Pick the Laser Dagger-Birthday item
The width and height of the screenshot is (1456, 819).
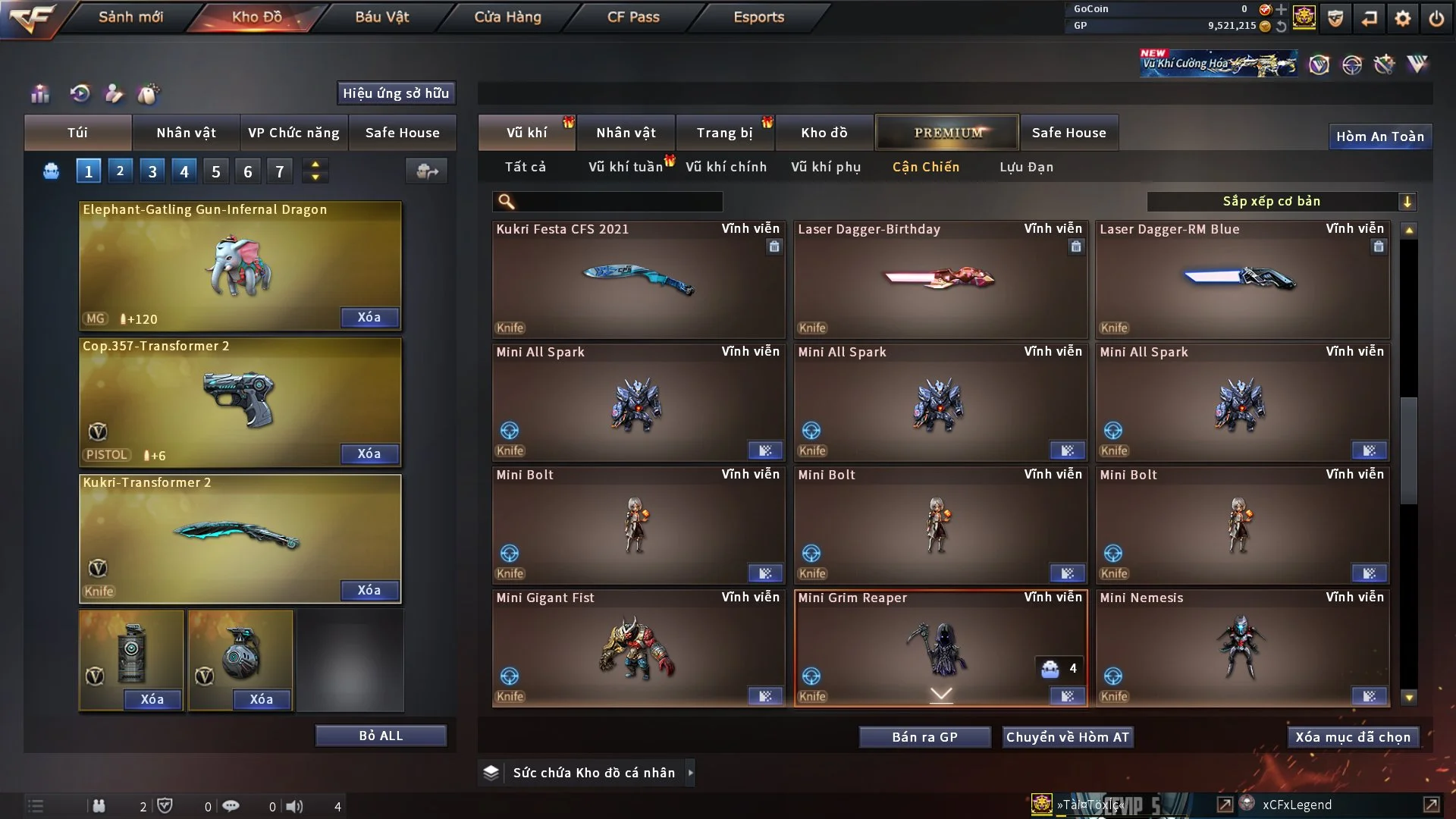tap(940, 279)
